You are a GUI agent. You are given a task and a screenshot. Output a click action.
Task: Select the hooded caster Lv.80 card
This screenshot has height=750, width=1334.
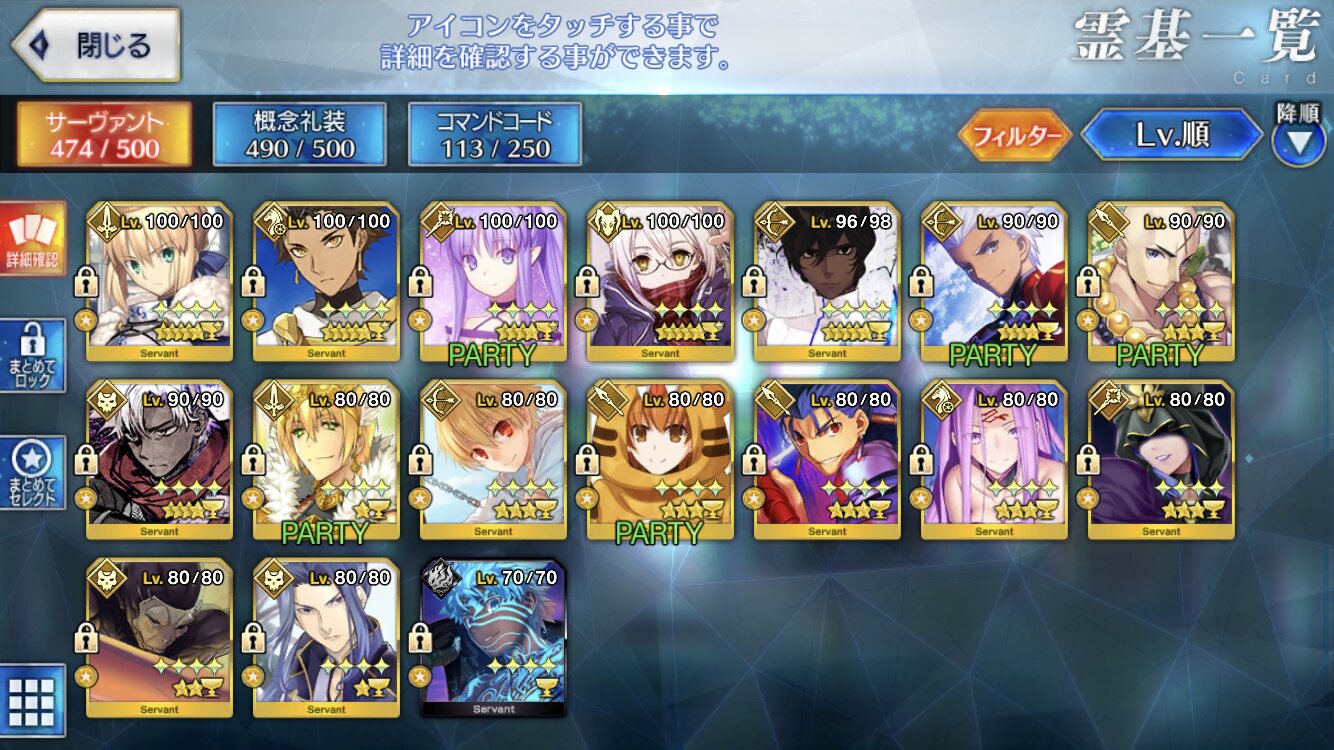(x=1162, y=460)
